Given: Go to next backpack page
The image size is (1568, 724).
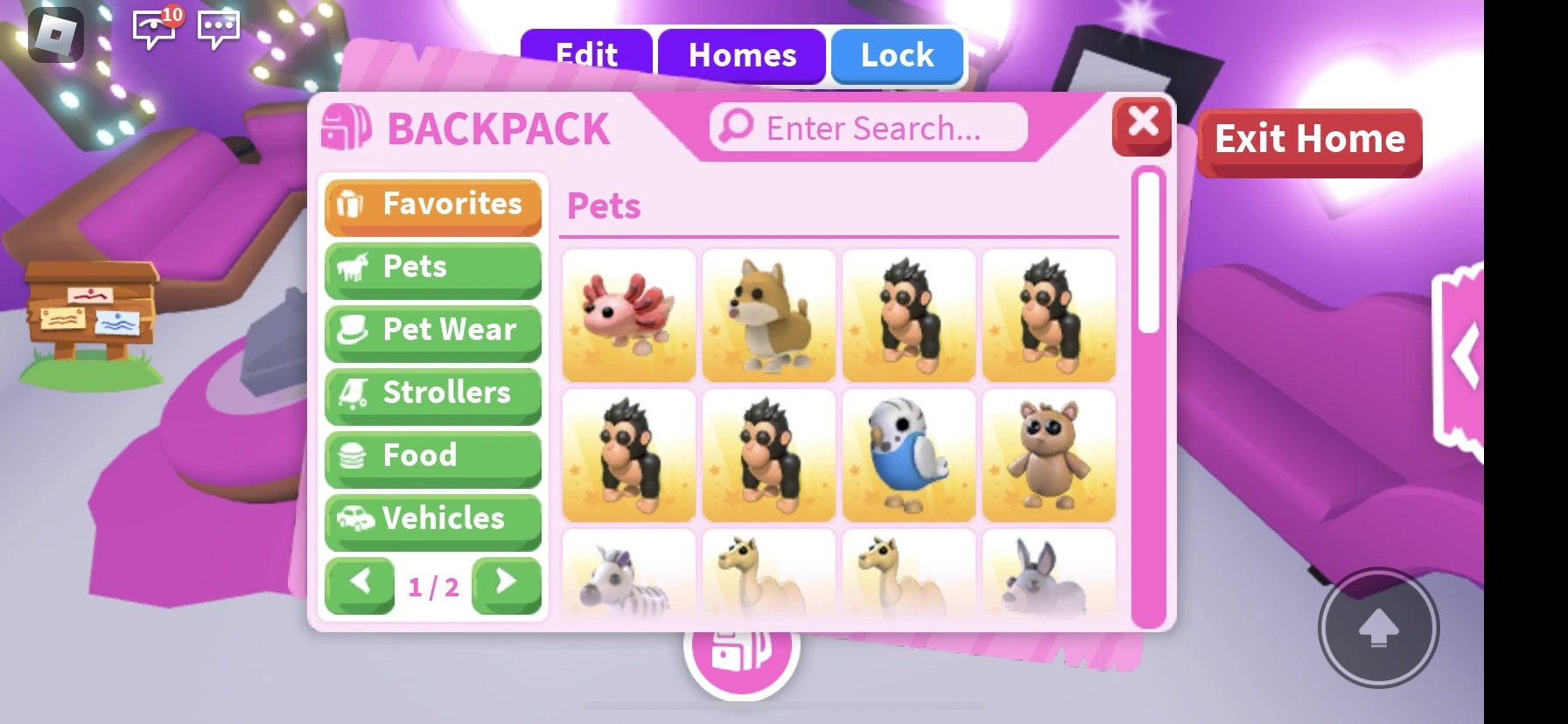Looking at the screenshot, I should coord(506,586).
